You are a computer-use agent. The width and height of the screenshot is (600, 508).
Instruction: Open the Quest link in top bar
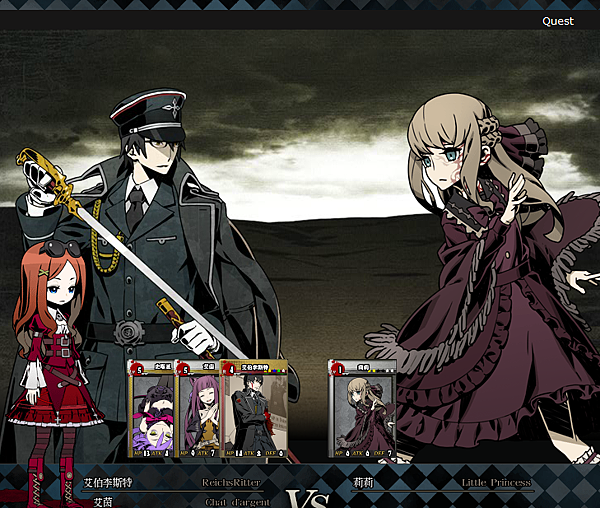click(x=558, y=21)
